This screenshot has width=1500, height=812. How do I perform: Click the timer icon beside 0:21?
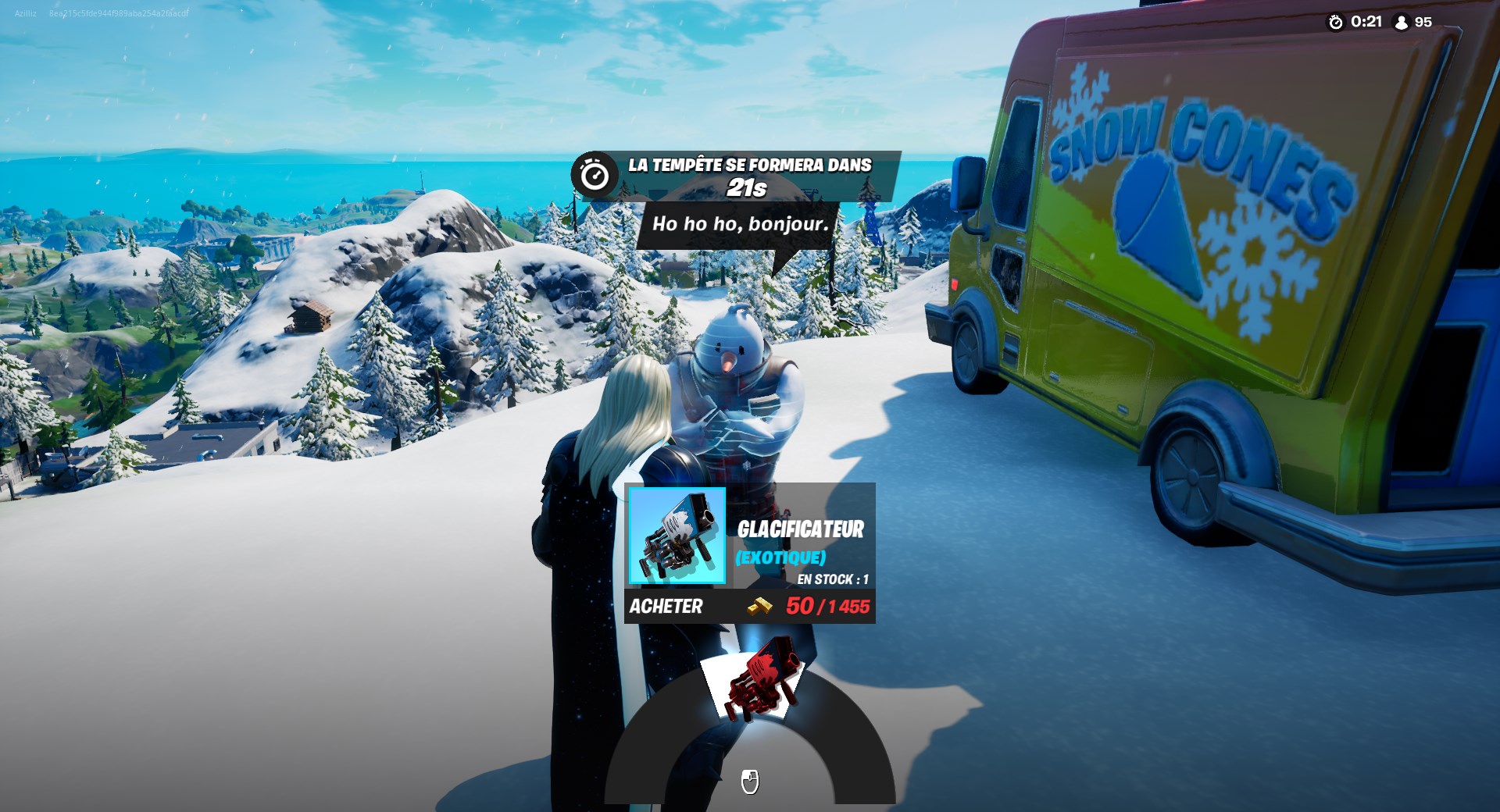click(x=1336, y=23)
